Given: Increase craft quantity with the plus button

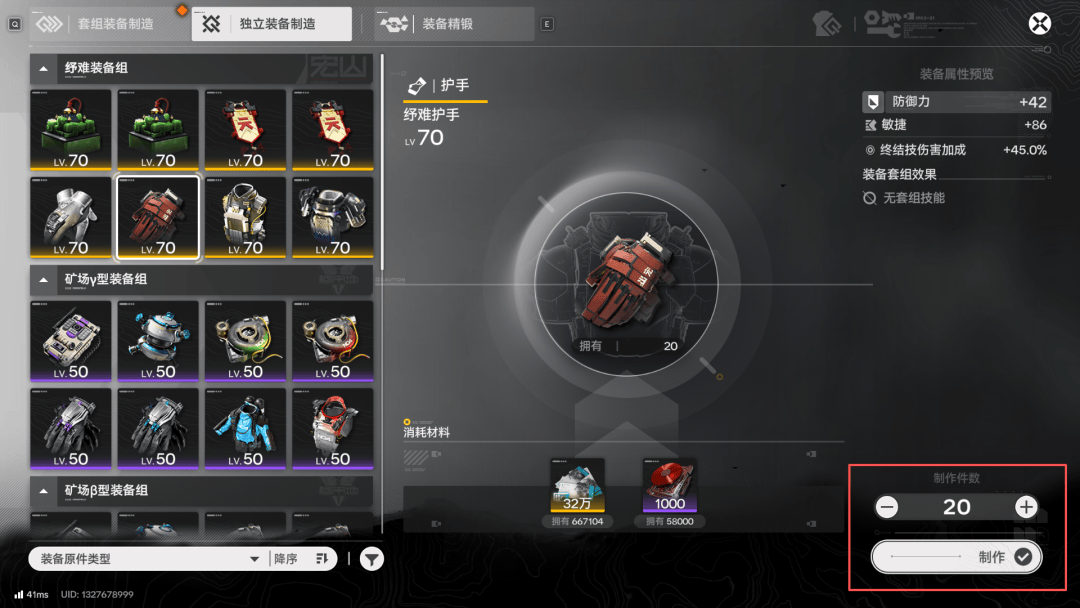Looking at the screenshot, I should click(1026, 507).
